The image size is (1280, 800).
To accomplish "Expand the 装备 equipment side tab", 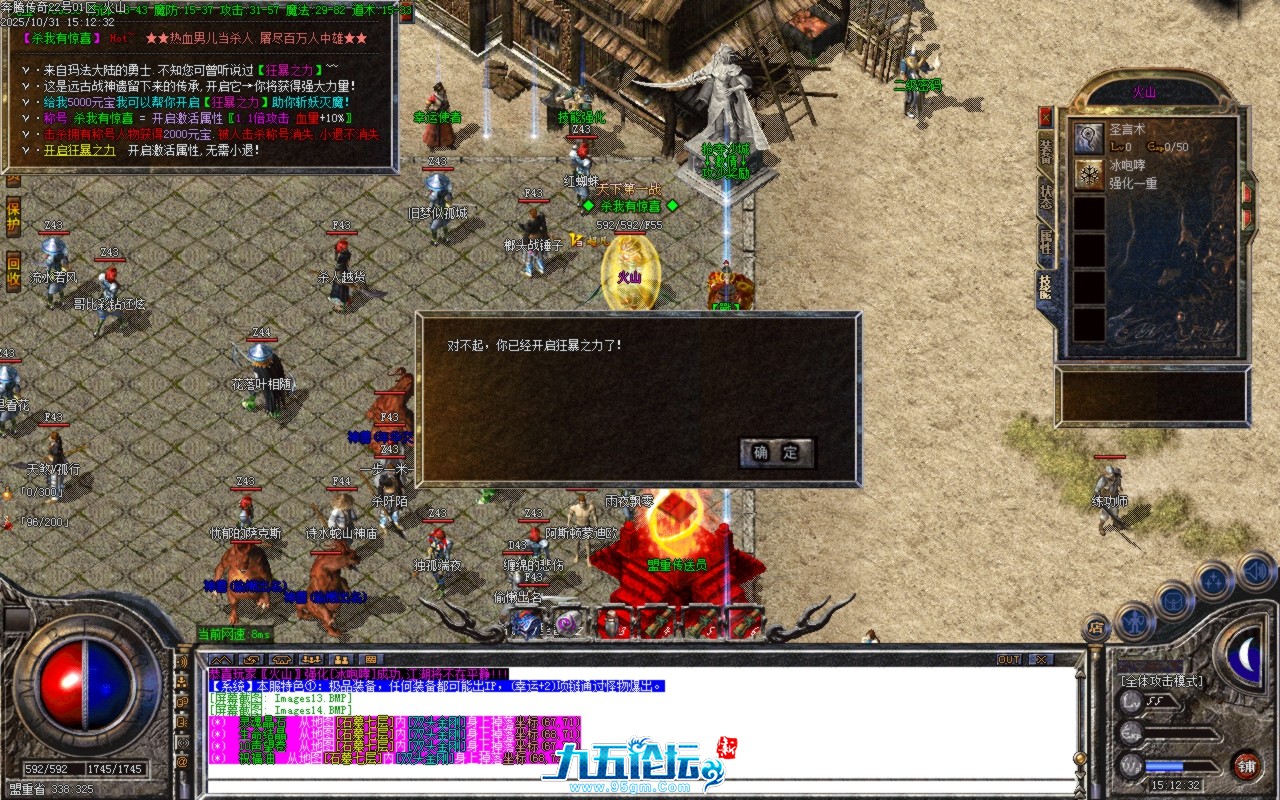I will (x=1046, y=148).
